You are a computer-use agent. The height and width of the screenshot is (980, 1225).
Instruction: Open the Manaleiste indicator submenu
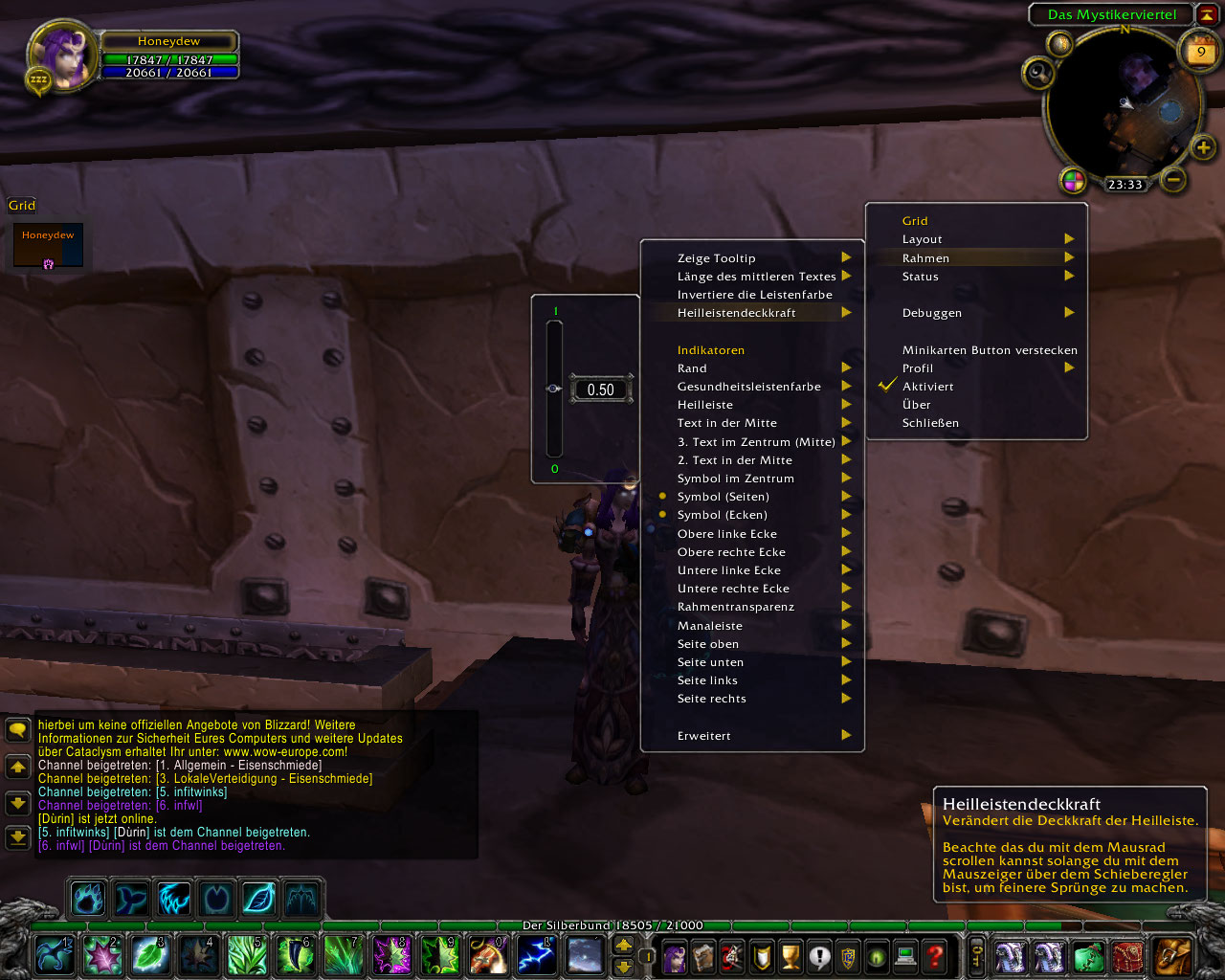[710, 626]
